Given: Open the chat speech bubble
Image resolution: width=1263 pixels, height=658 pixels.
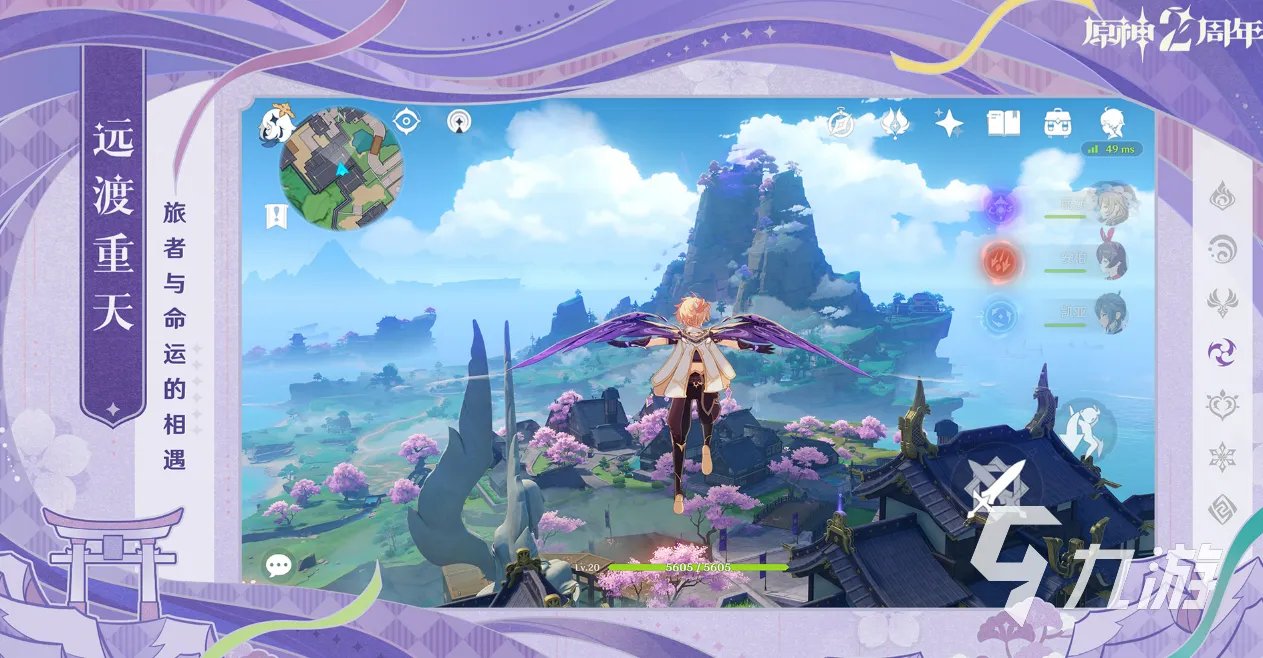Looking at the screenshot, I should 278,566.
